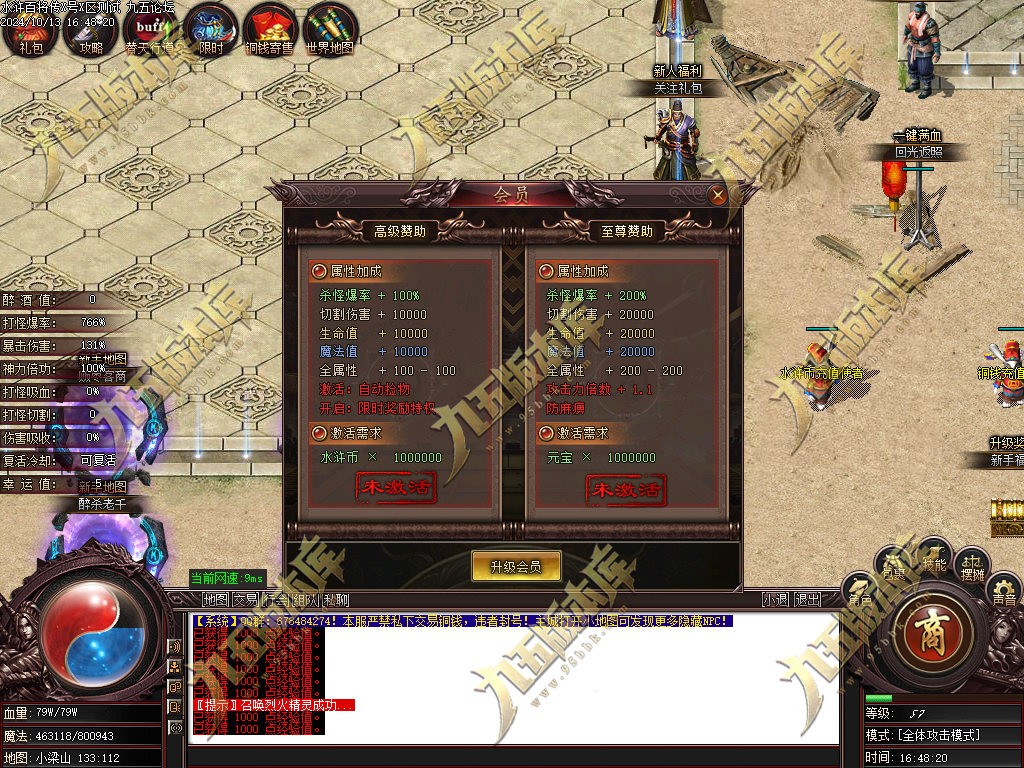Open the 限时 limited-time icon
This screenshot has width=1024, height=768.
click(x=210, y=30)
